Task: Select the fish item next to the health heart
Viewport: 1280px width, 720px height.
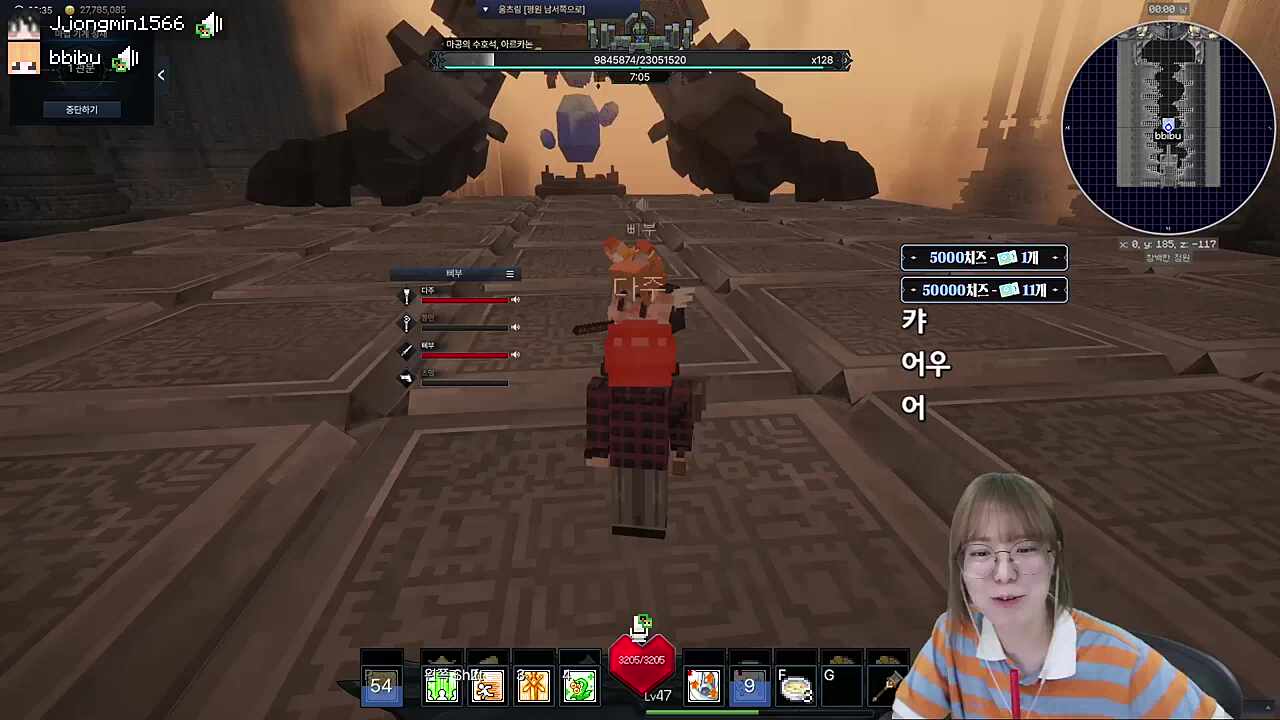Action: tap(703, 685)
